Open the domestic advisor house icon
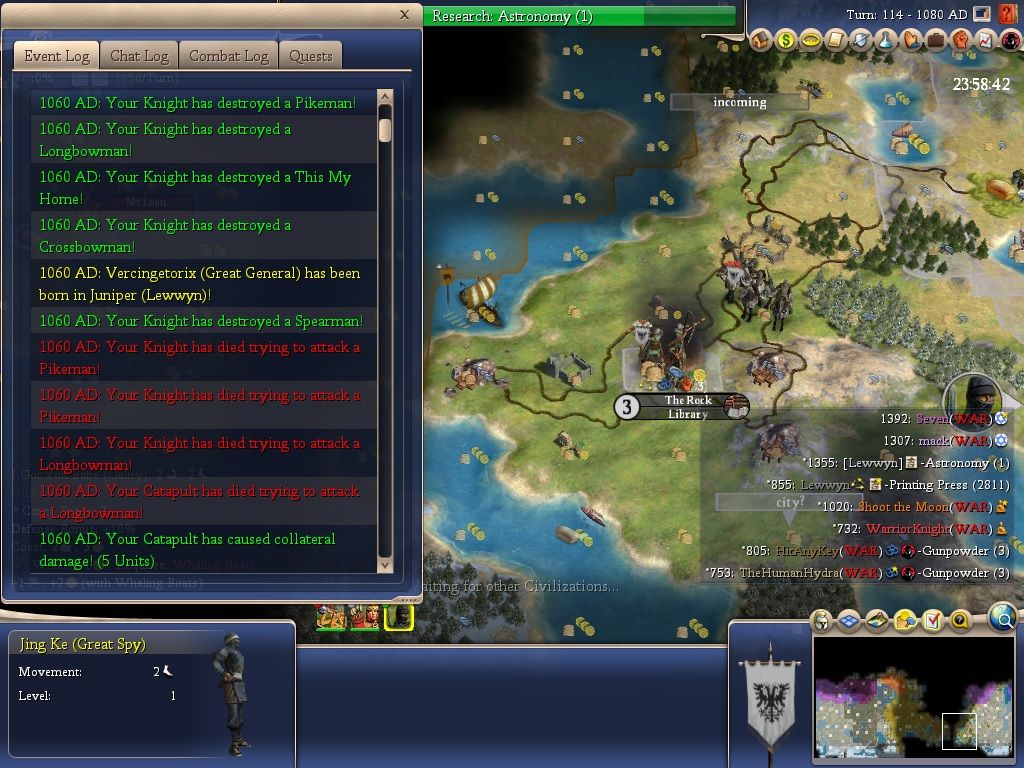Image resolution: width=1024 pixels, height=768 pixels. (x=762, y=41)
